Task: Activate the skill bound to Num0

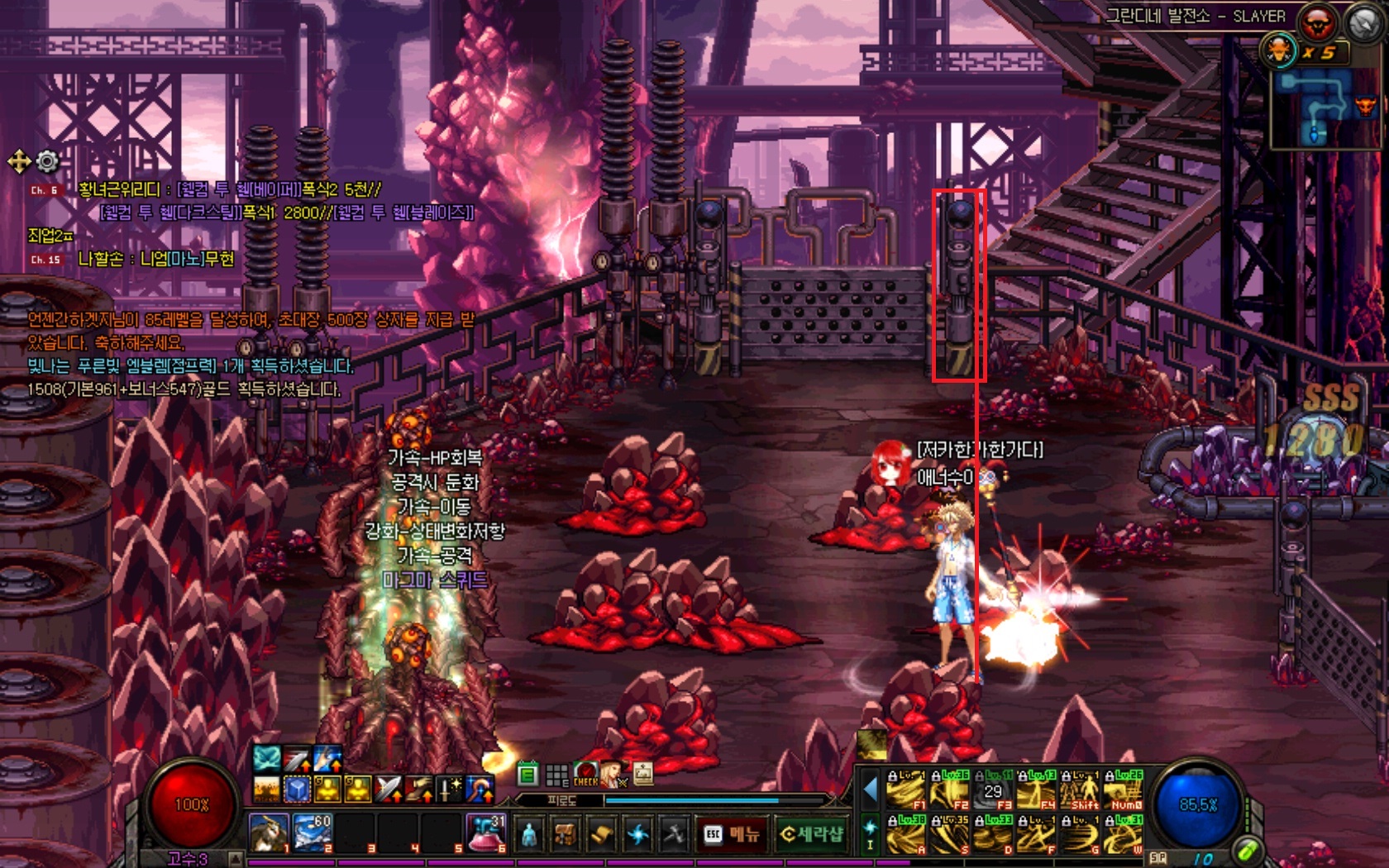Action: (1124, 791)
